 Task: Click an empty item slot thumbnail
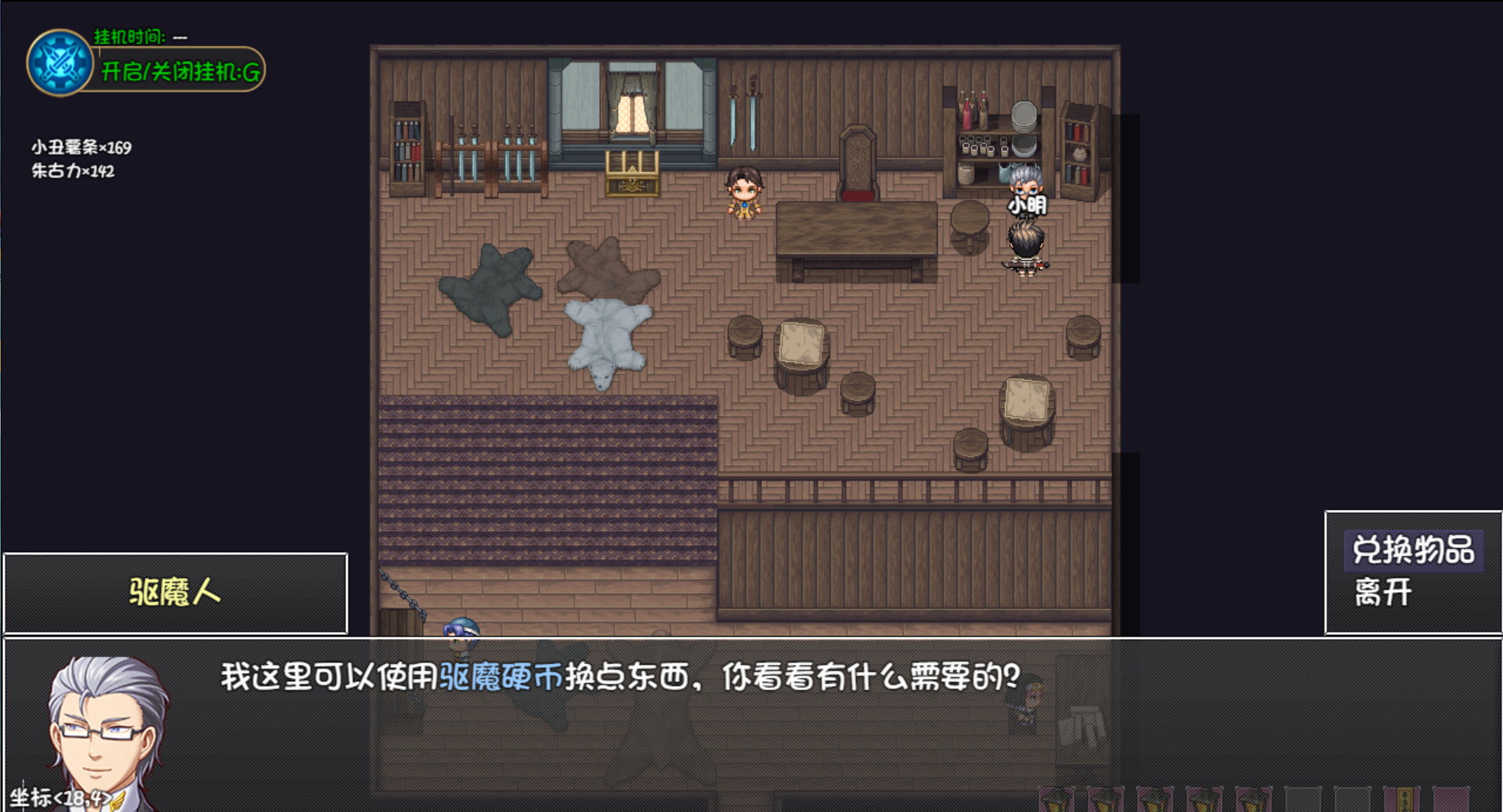point(1303,799)
